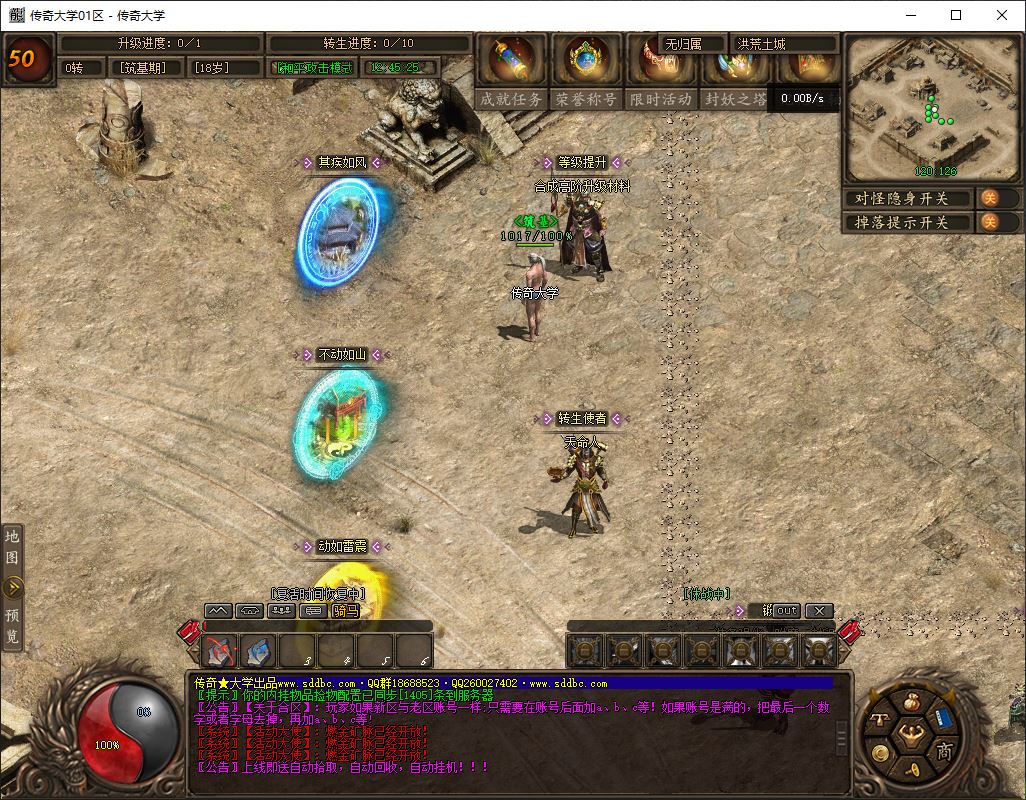
Task: Maximize the game window
Action: [x=956, y=15]
